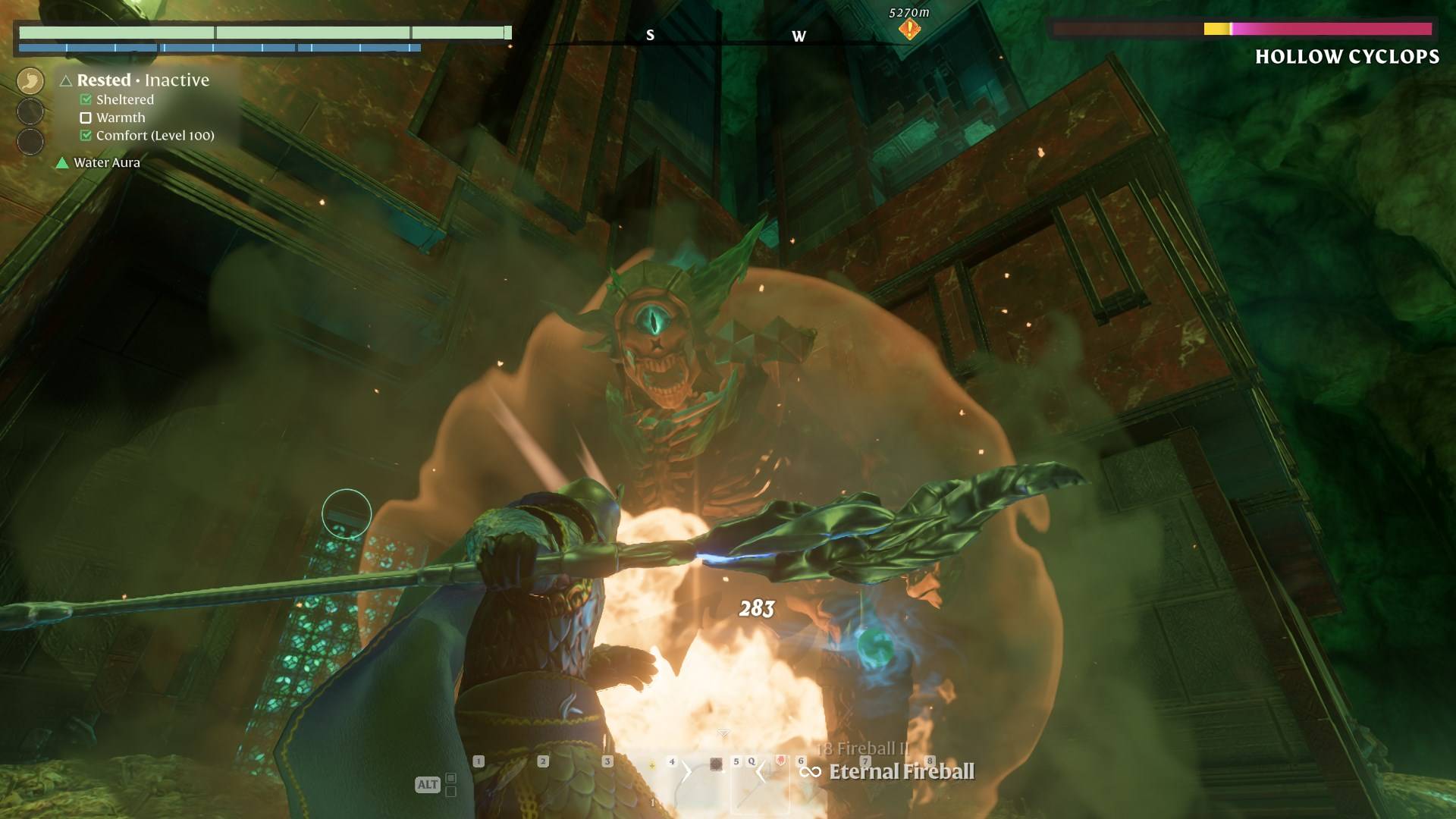Click the Rested status entry
The width and height of the screenshot is (1456, 819).
[x=104, y=80]
